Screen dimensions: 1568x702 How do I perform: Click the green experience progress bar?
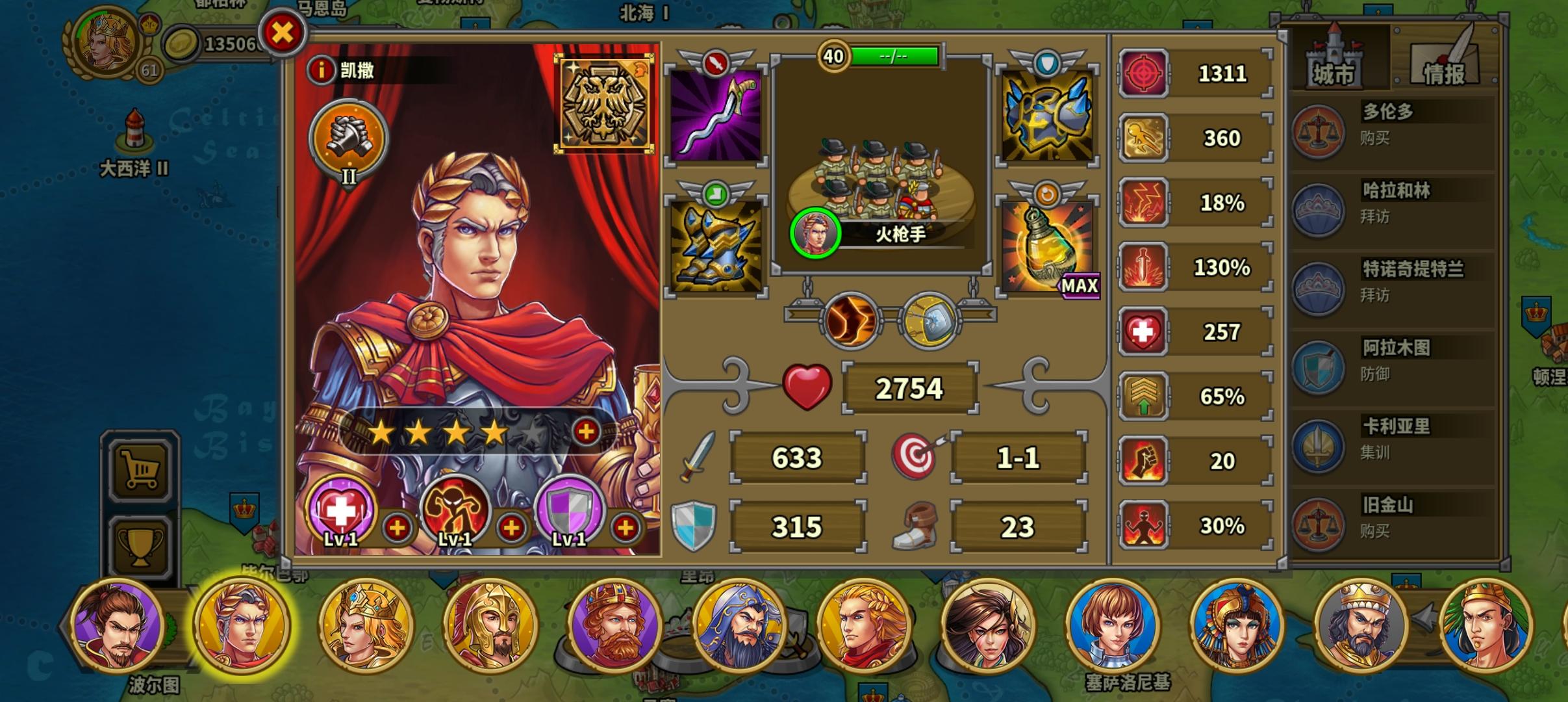pos(895,57)
